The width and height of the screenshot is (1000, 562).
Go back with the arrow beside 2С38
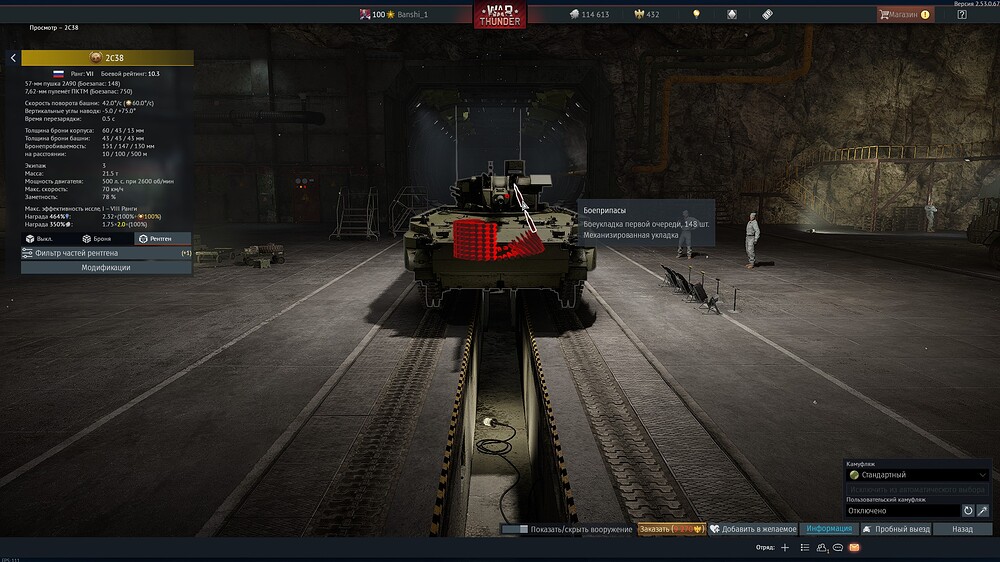click(x=13, y=58)
